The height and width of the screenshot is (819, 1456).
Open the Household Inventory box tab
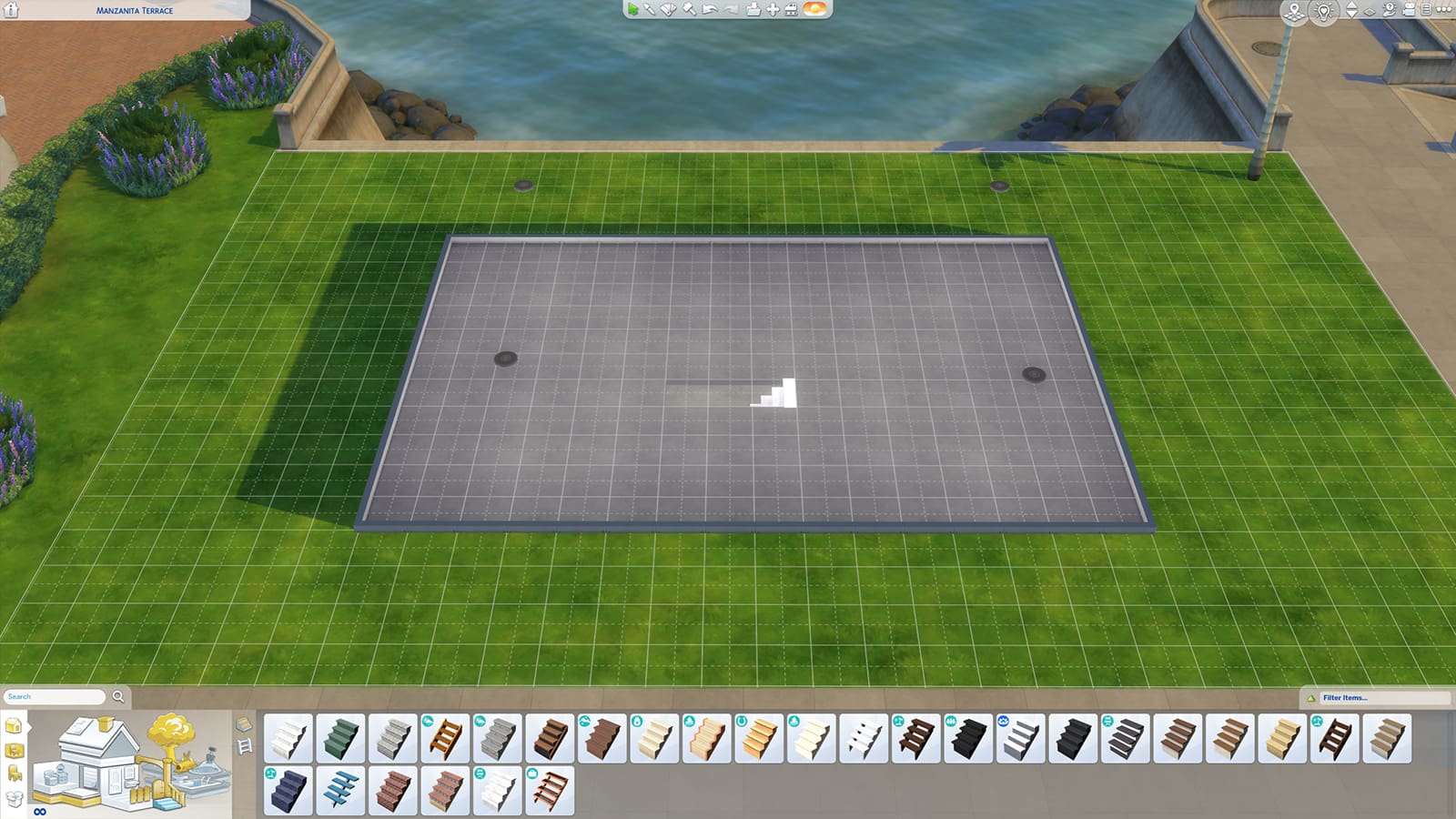coord(13,797)
